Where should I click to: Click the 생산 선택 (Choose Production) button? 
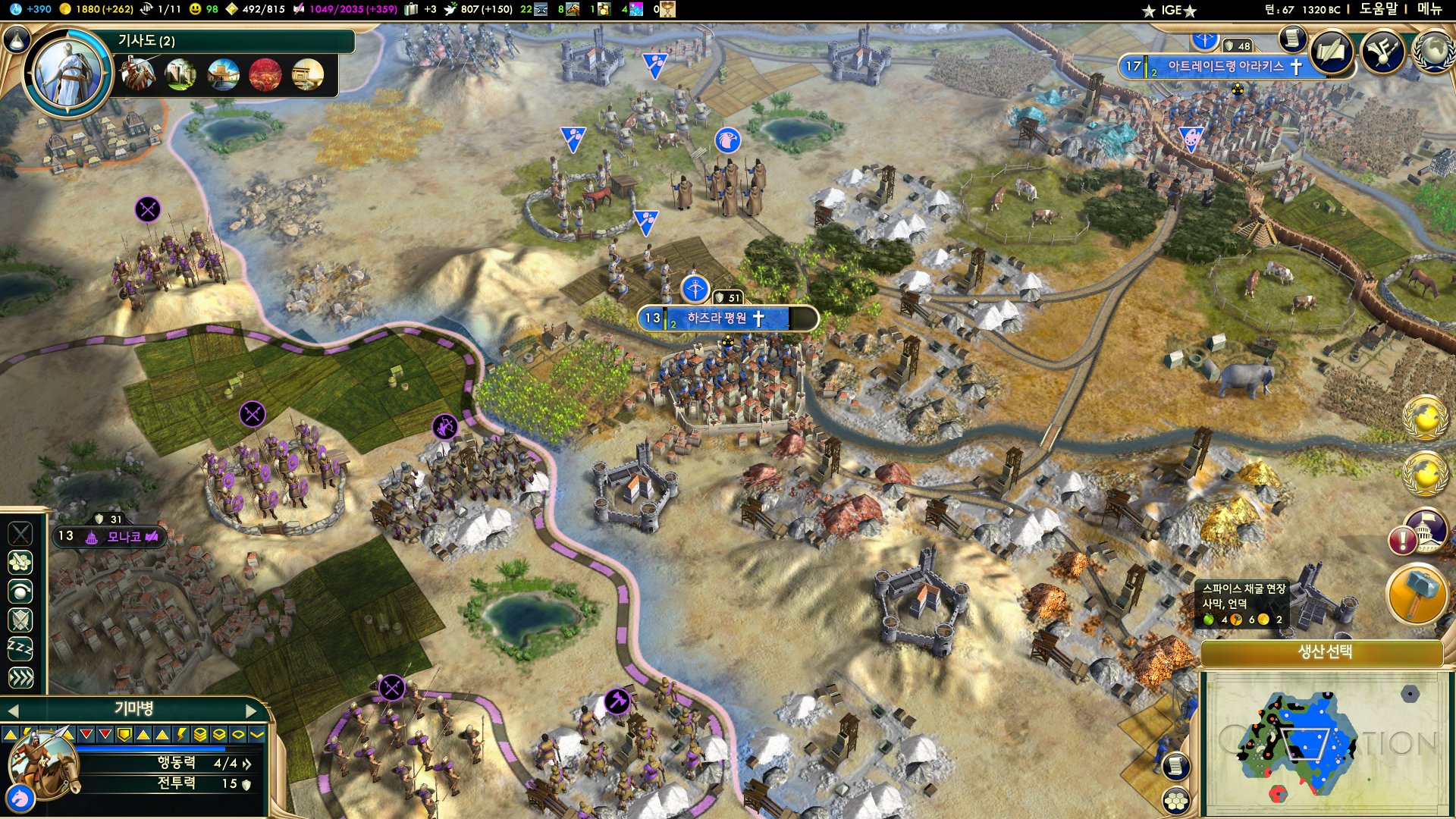pos(1324,652)
